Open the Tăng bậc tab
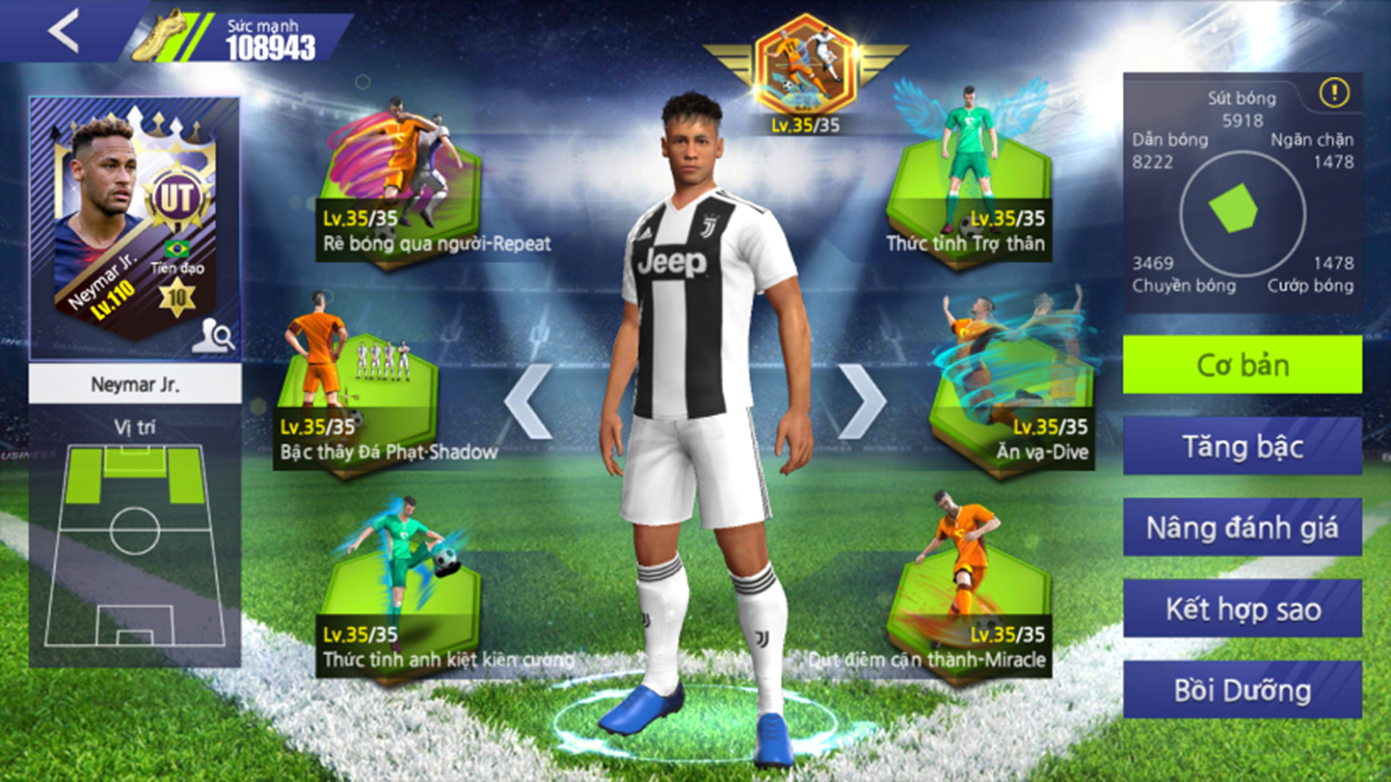The width and height of the screenshot is (1391, 782). (1242, 446)
